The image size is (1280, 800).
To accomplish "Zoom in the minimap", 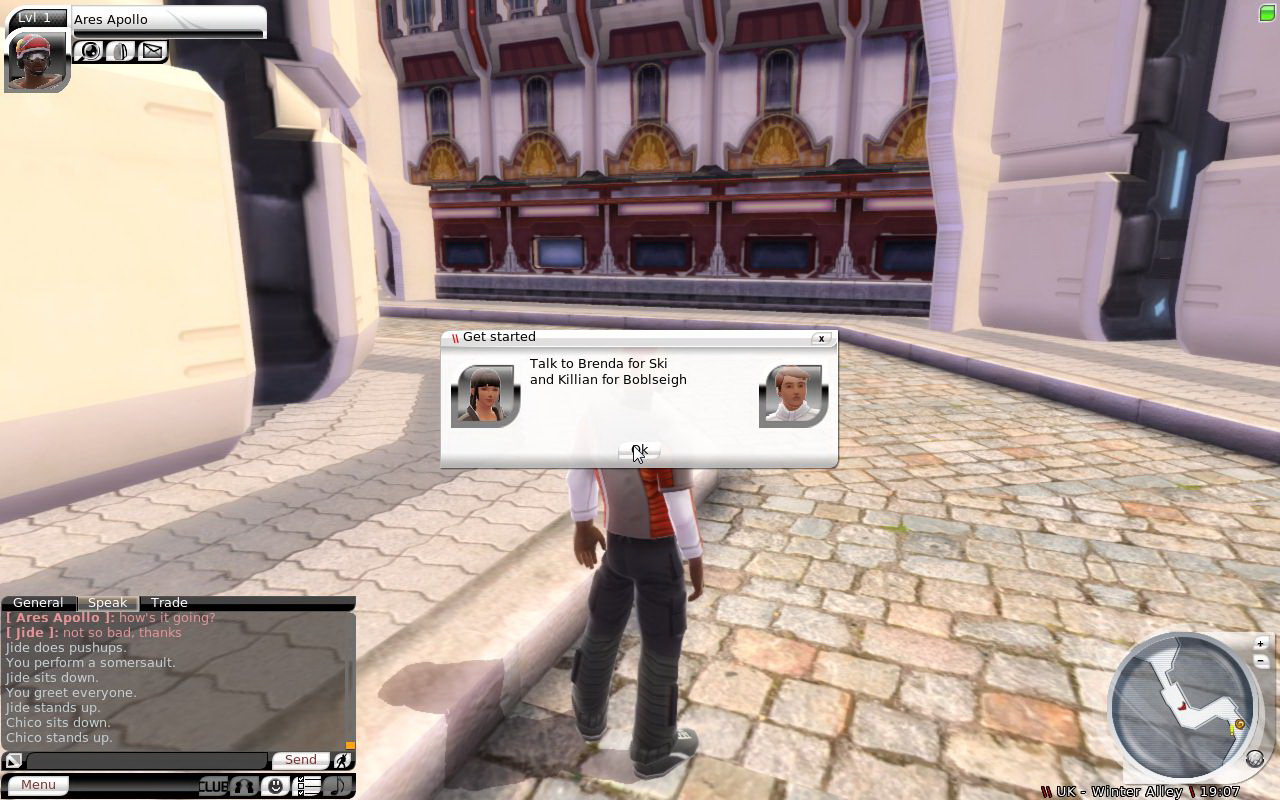I will [1260, 643].
